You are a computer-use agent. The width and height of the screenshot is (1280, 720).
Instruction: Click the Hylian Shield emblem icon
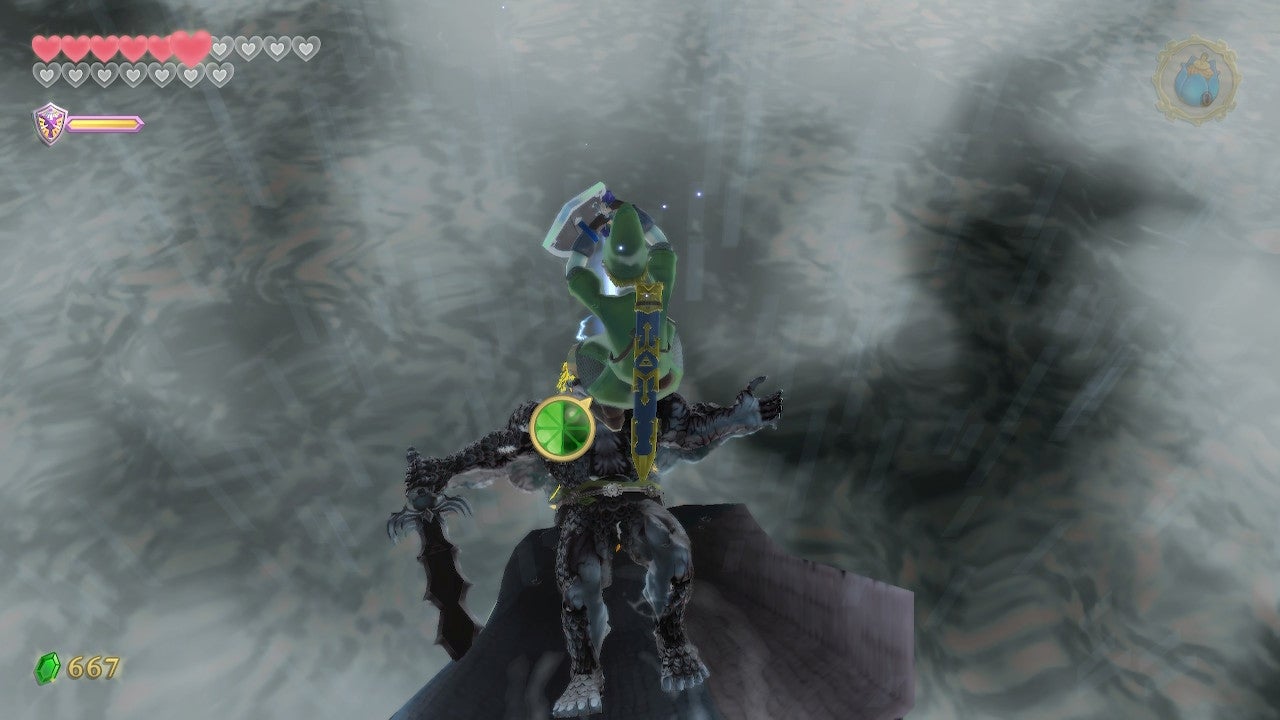50,121
